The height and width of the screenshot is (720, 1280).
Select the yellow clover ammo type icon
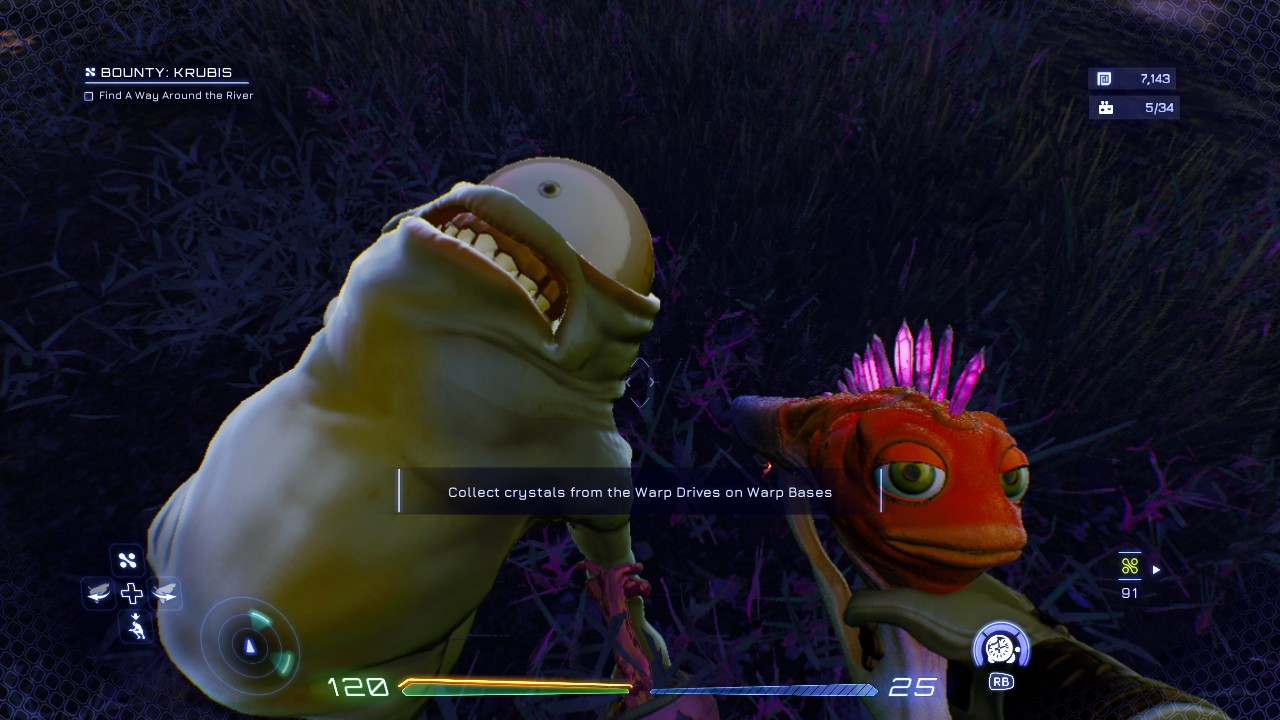1130,567
